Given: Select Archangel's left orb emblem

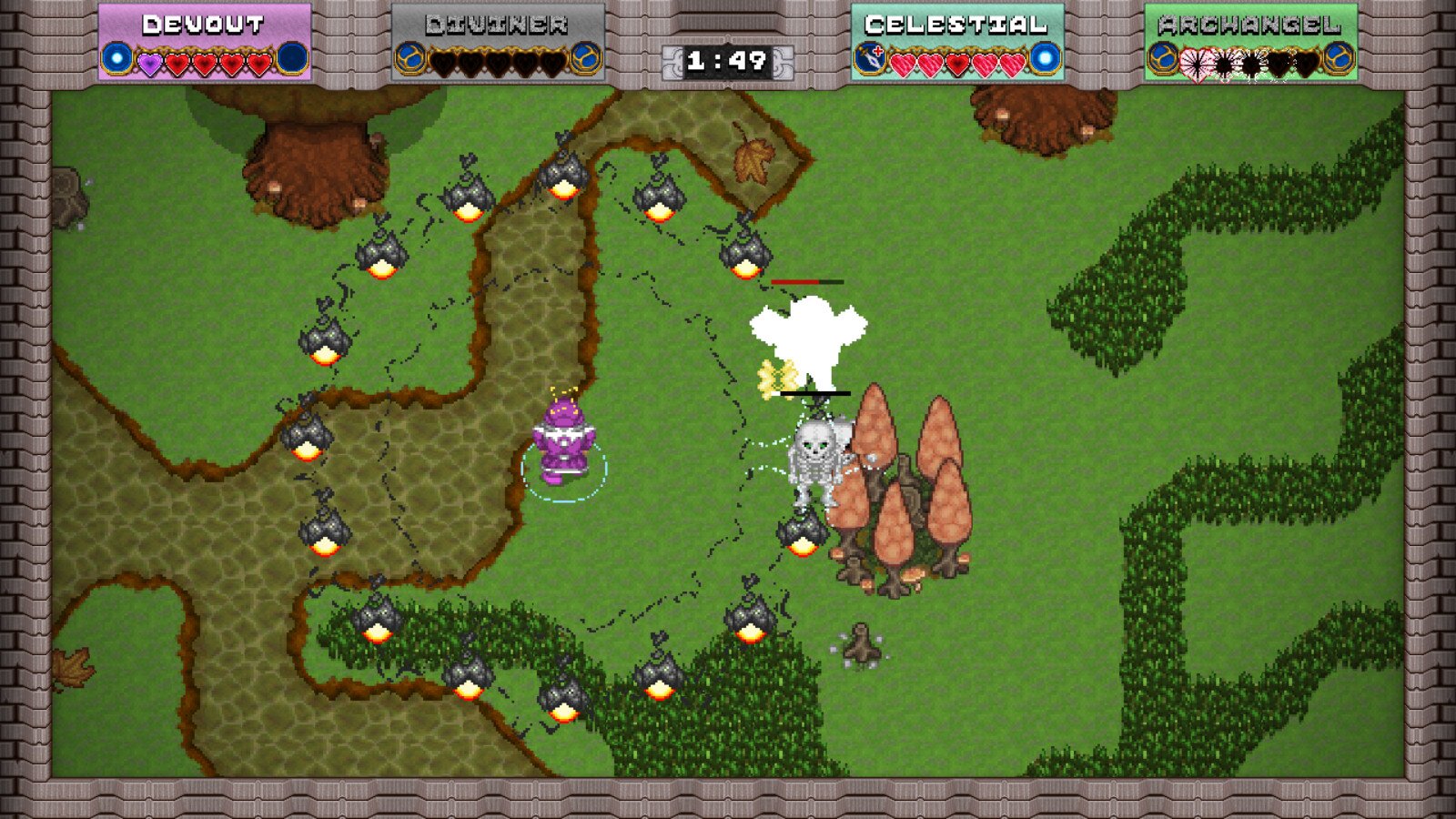Looking at the screenshot, I should tap(1165, 58).
